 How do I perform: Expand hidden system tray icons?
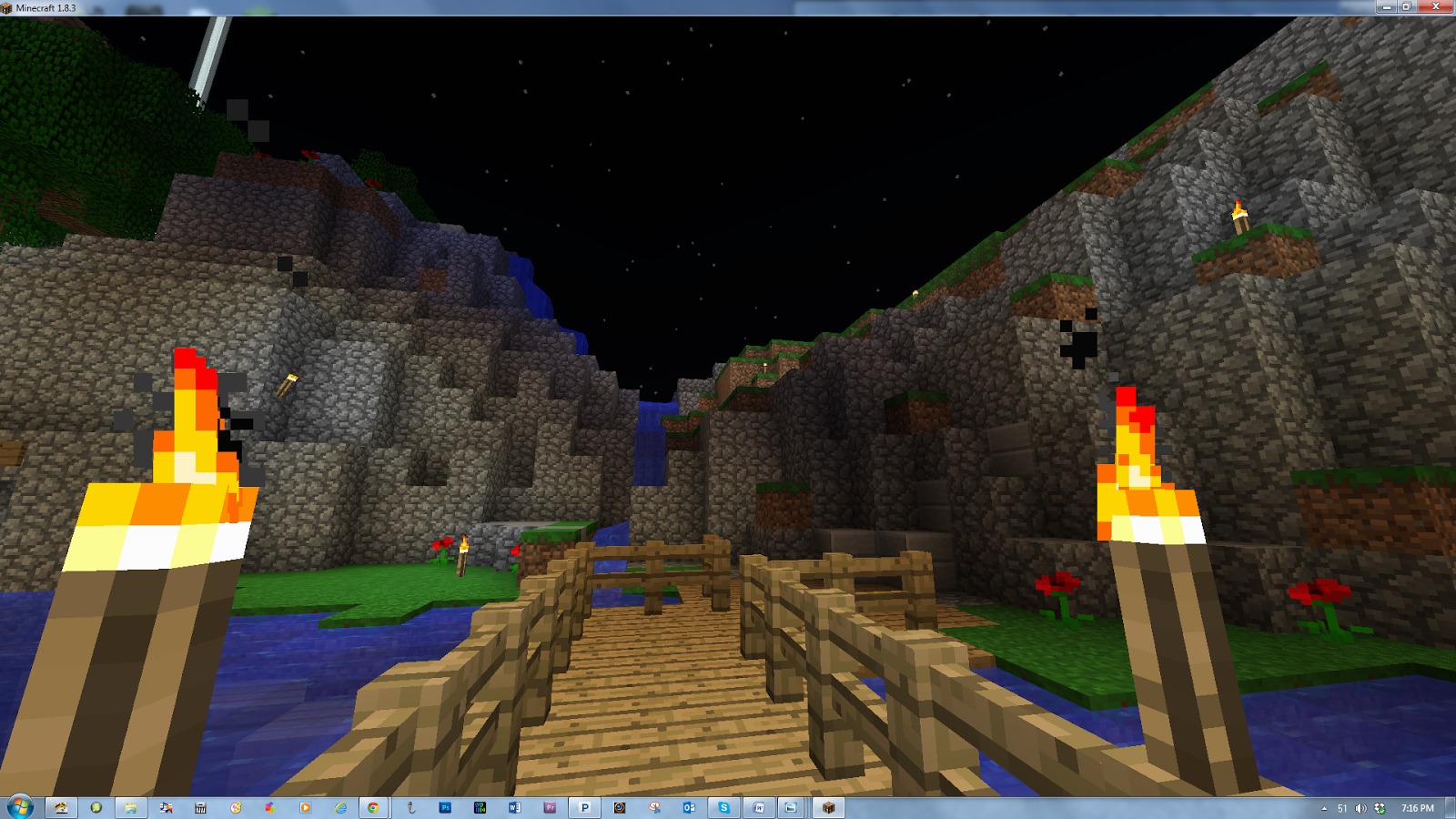point(1324,809)
